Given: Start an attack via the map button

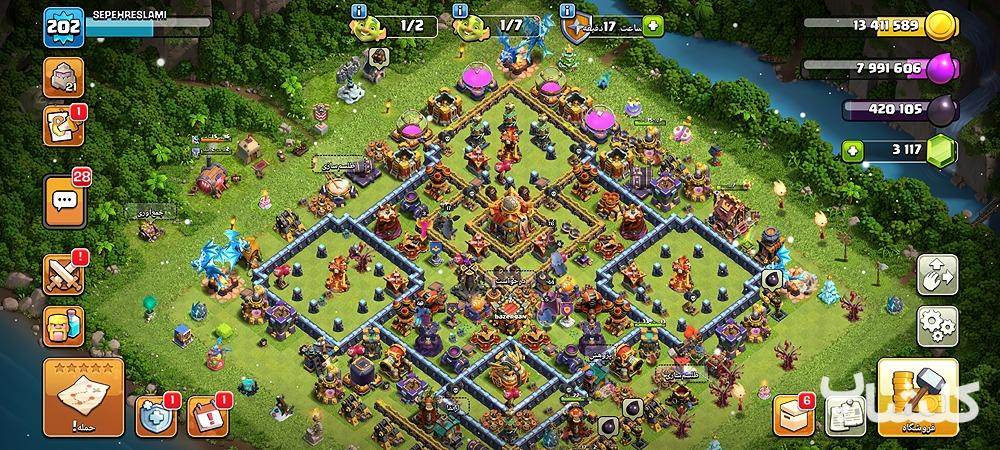Looking at the screenshot, I should click(x=83, y=399).
